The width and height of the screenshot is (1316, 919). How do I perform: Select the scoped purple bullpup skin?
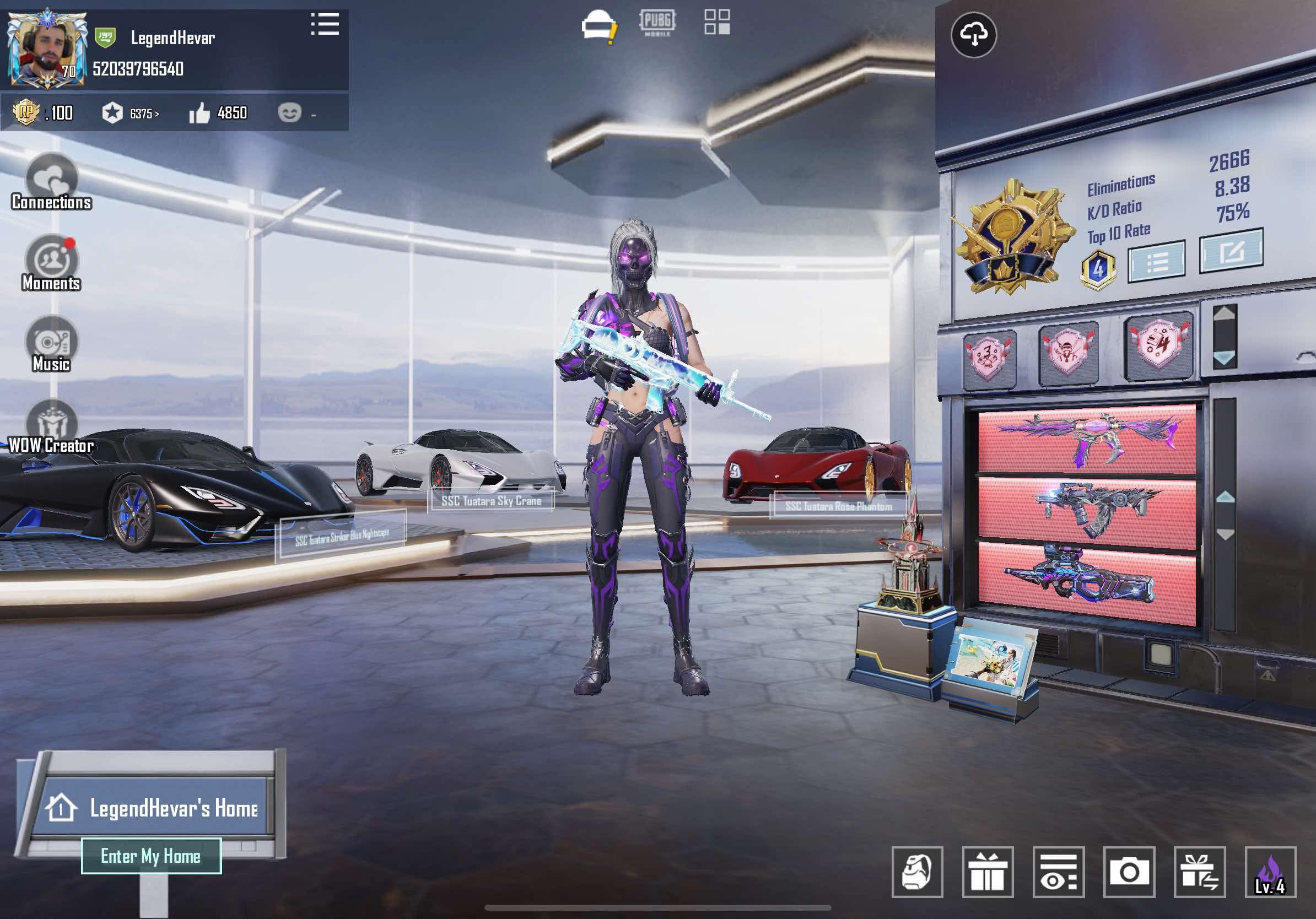coord(1087,579)
